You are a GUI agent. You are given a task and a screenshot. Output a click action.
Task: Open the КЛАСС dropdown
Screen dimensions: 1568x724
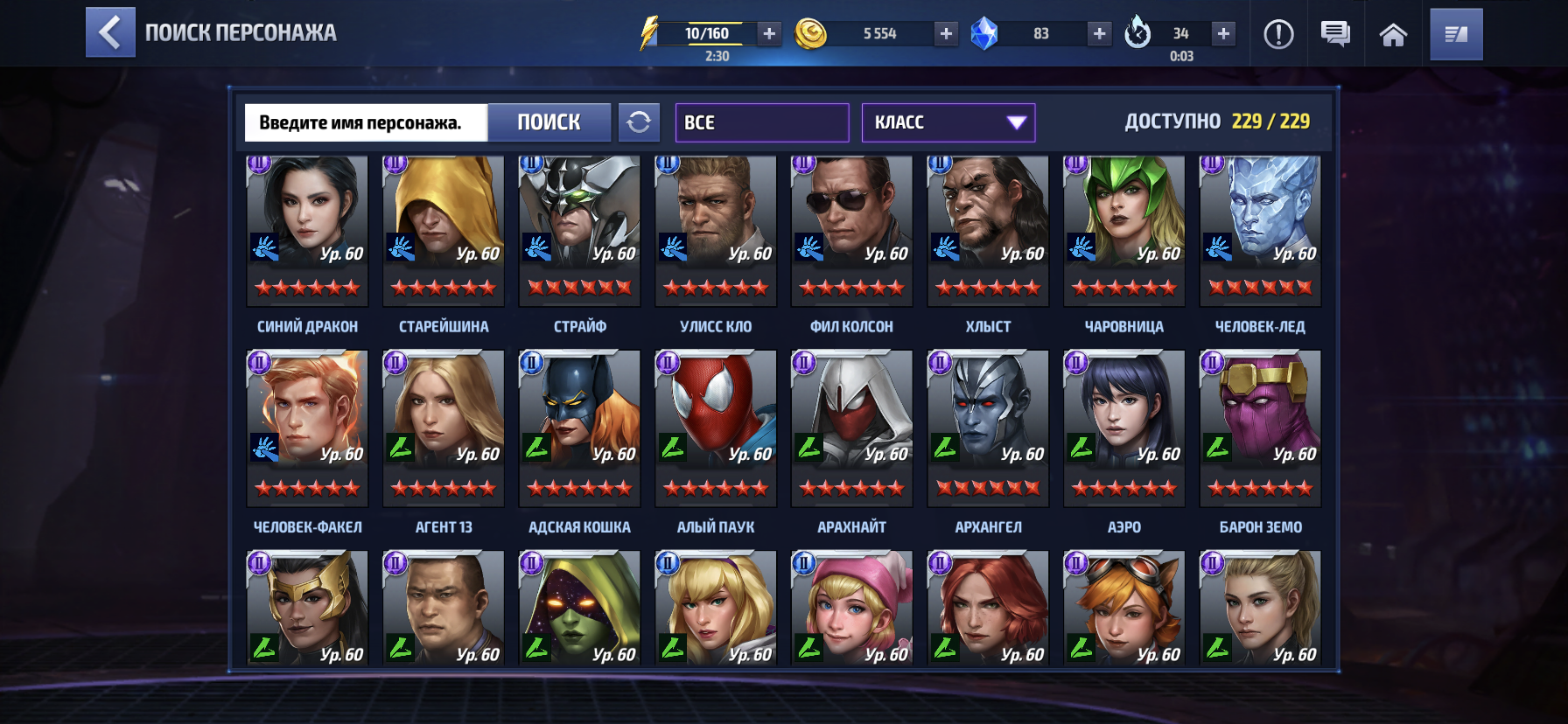(x=948, y=122)
